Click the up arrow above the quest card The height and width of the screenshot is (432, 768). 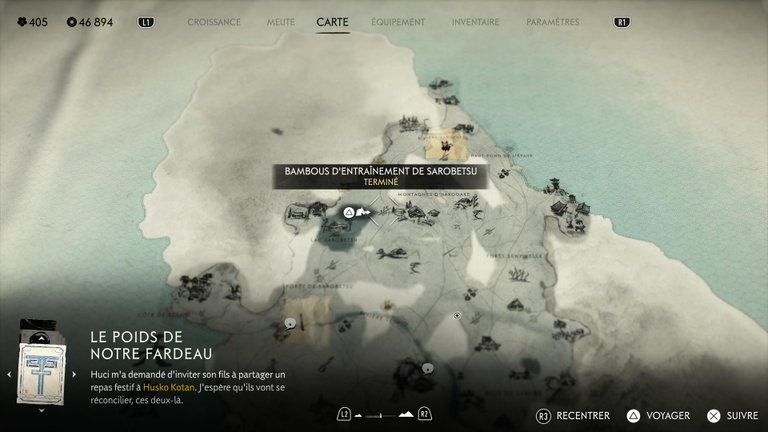click(x=41, y=337)
